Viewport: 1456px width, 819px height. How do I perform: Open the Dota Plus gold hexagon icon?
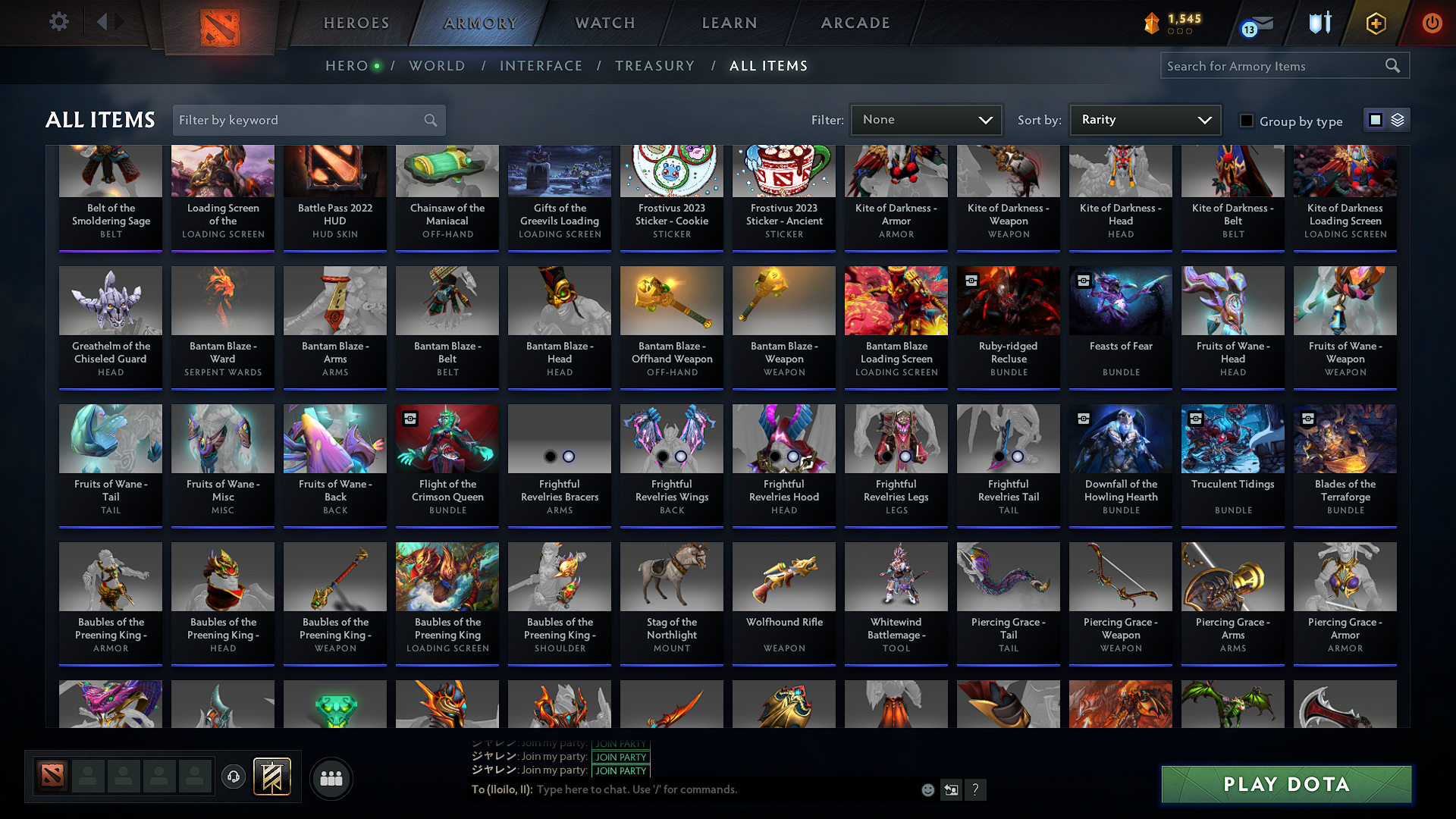pyautogui.click(x=1376, y=24)
